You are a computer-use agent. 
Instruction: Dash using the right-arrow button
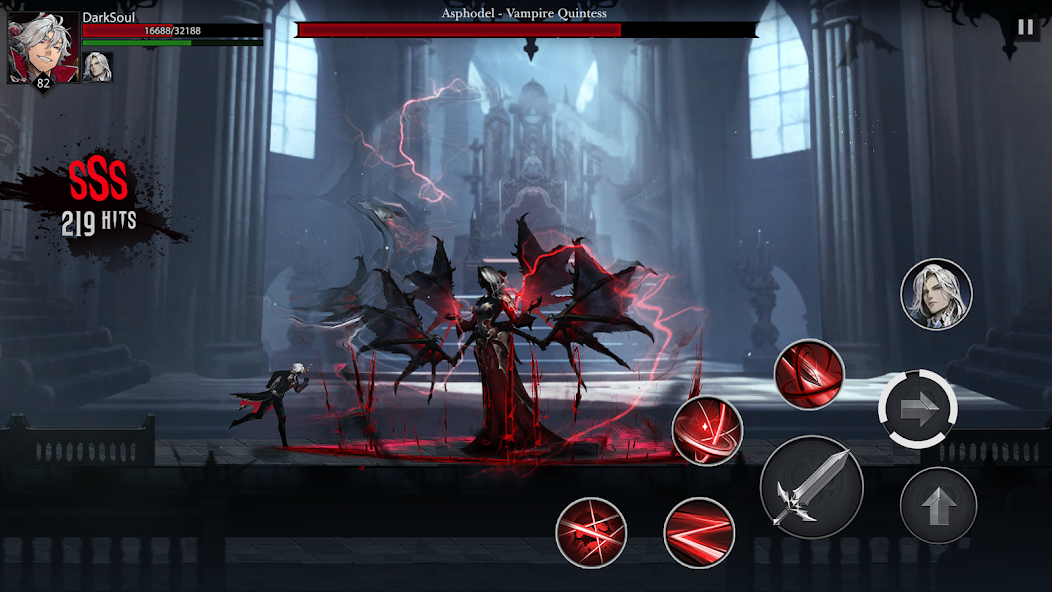[x=918, y=407]
